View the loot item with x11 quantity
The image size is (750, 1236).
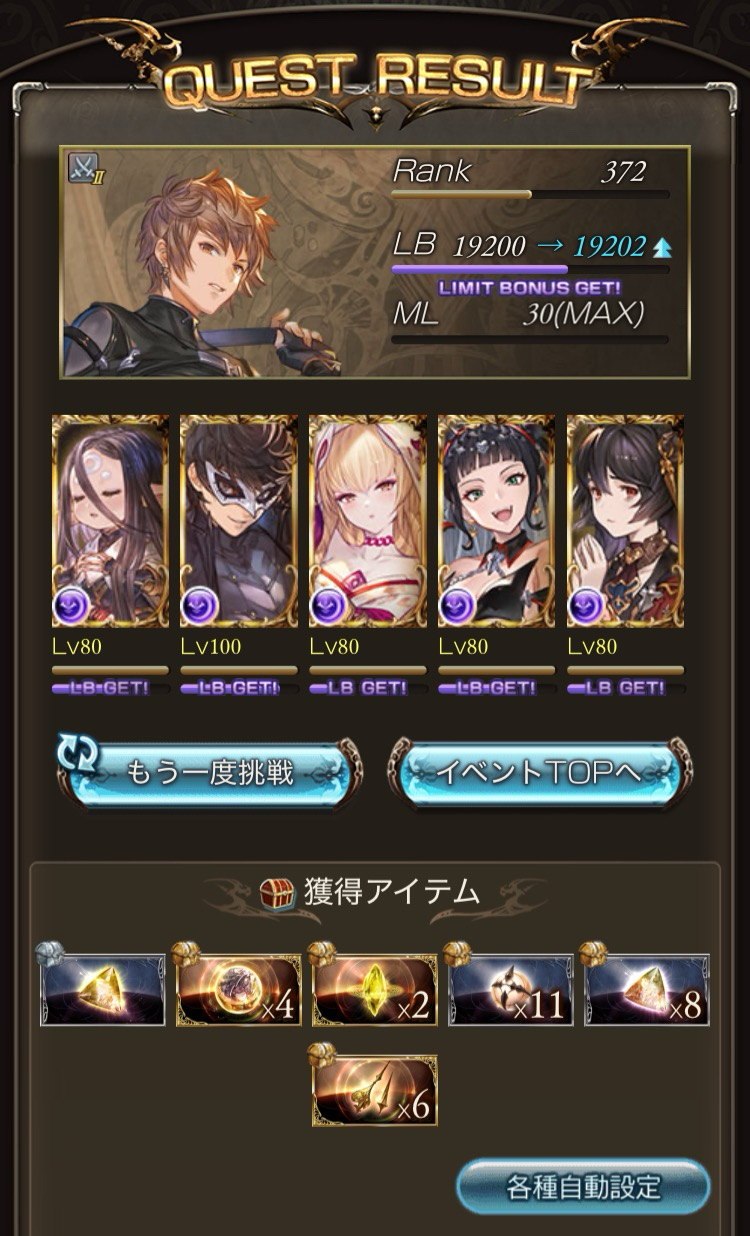pos(511,990)
